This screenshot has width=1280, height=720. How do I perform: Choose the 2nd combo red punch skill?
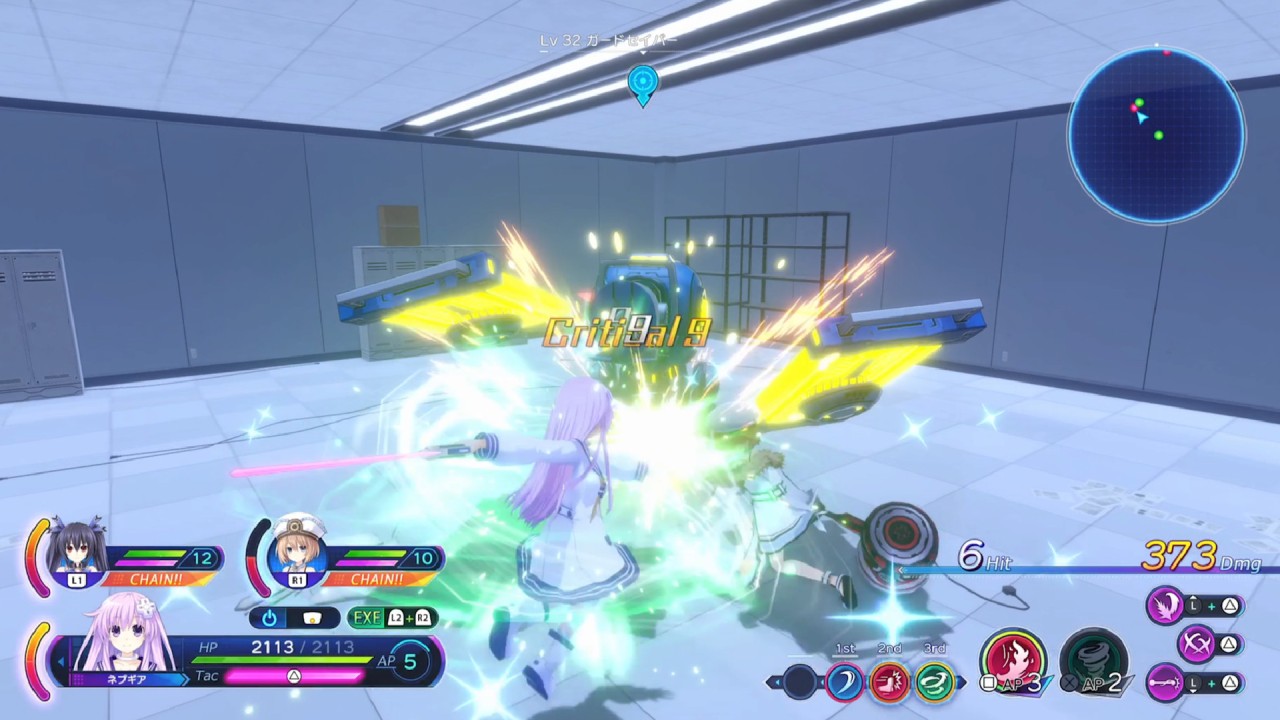coord(889,682)
